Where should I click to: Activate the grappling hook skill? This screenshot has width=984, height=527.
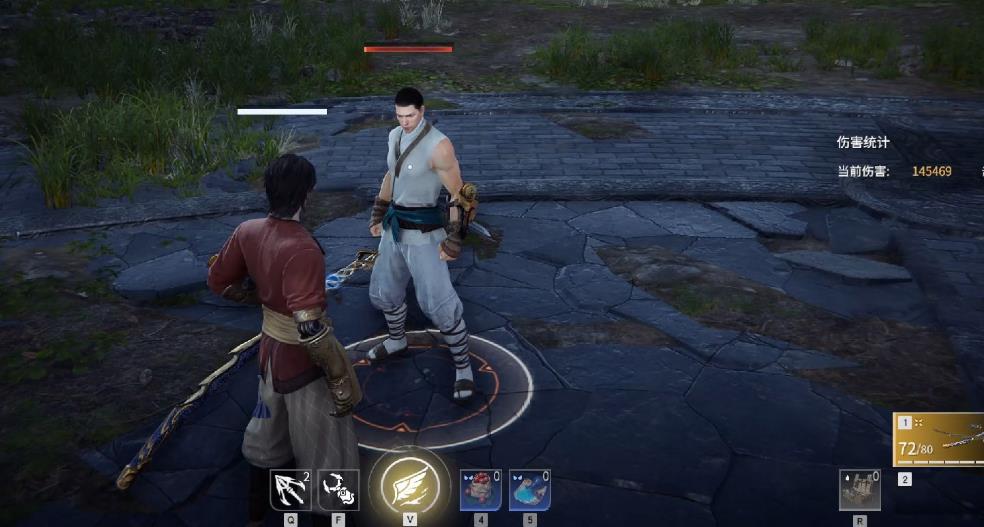(291, 490)
